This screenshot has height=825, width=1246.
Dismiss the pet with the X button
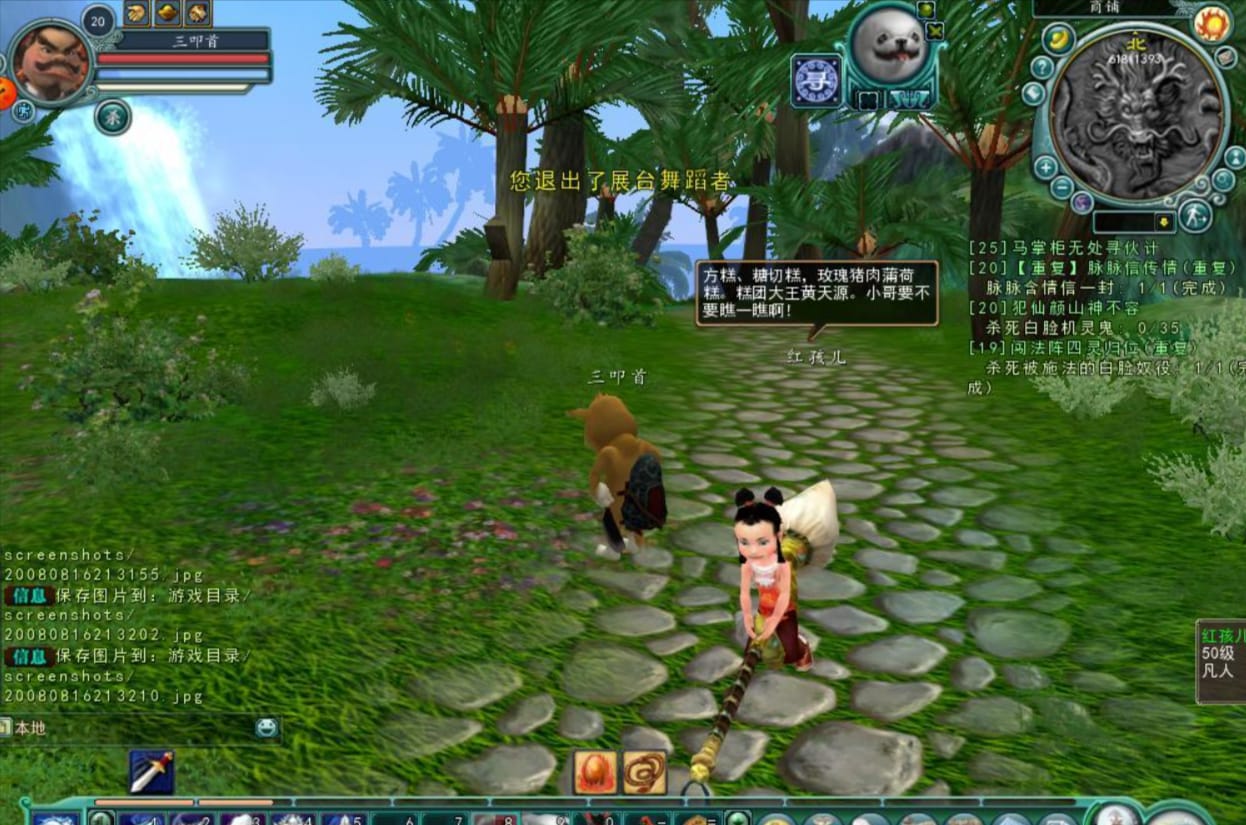[x=935, y=30]
